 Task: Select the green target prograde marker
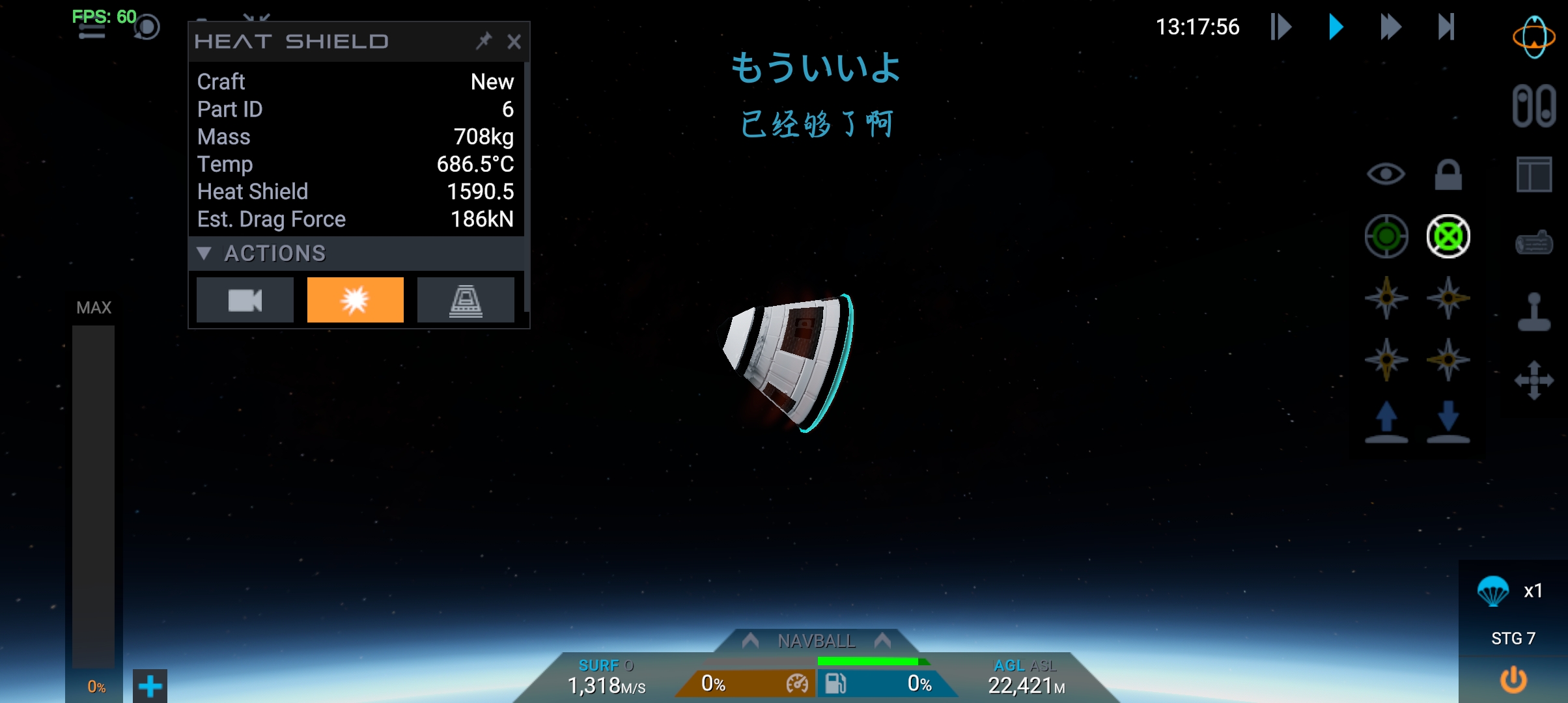(x=1386, y=236)
